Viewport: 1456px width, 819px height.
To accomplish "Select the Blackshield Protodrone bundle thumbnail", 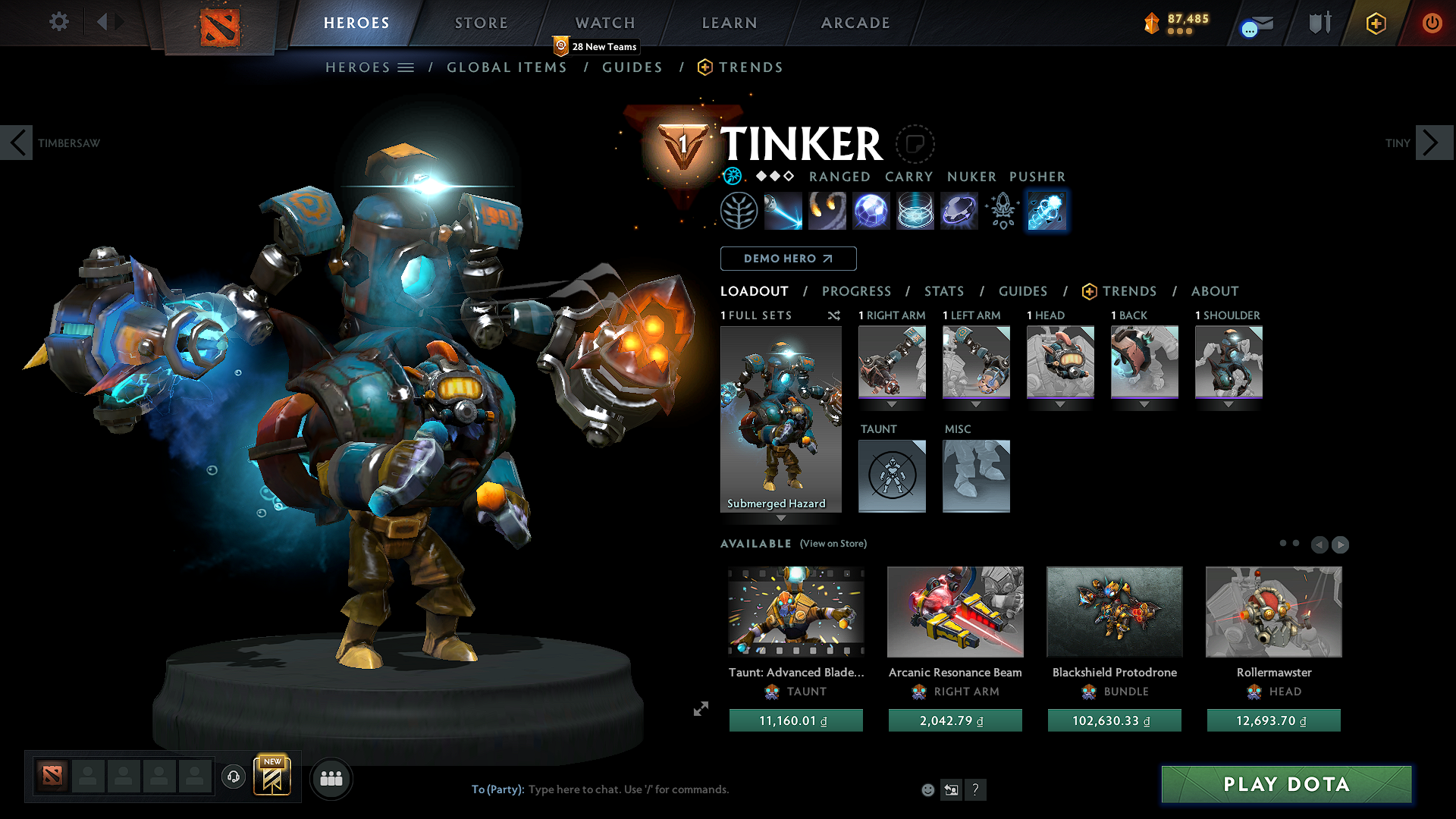I will (x=1114, y=612).
